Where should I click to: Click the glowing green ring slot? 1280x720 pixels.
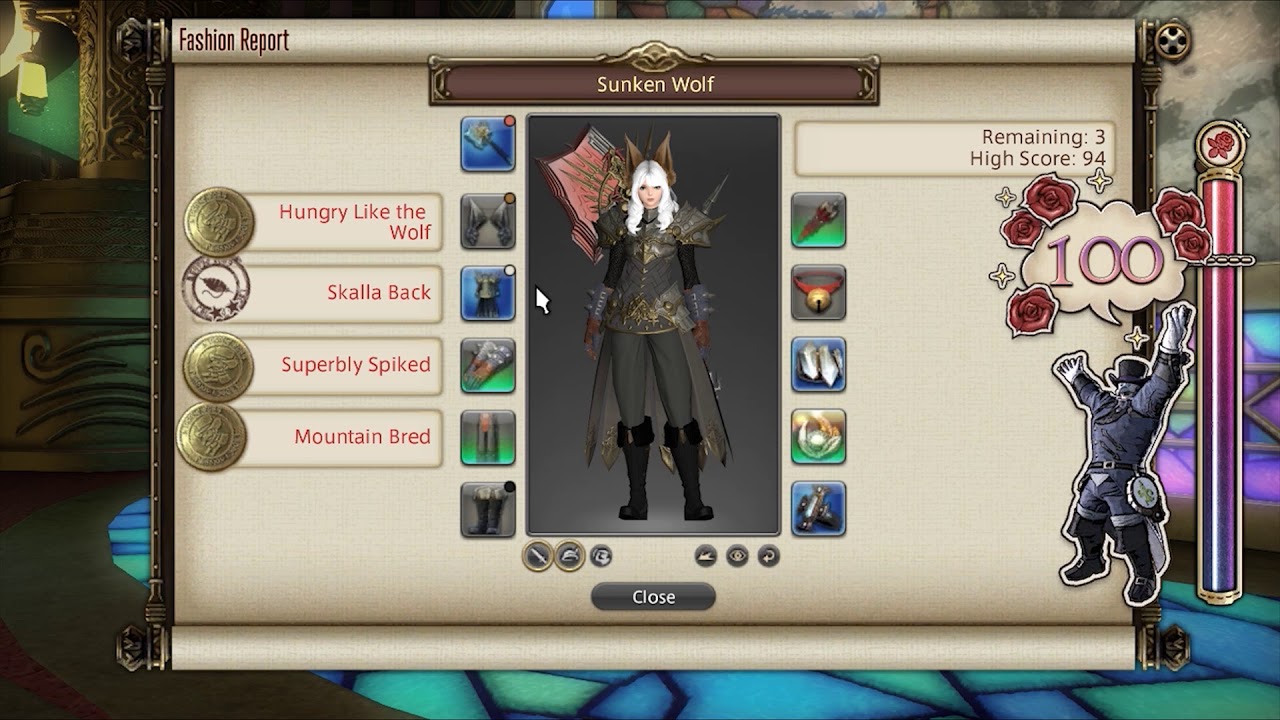pos(818,437)
